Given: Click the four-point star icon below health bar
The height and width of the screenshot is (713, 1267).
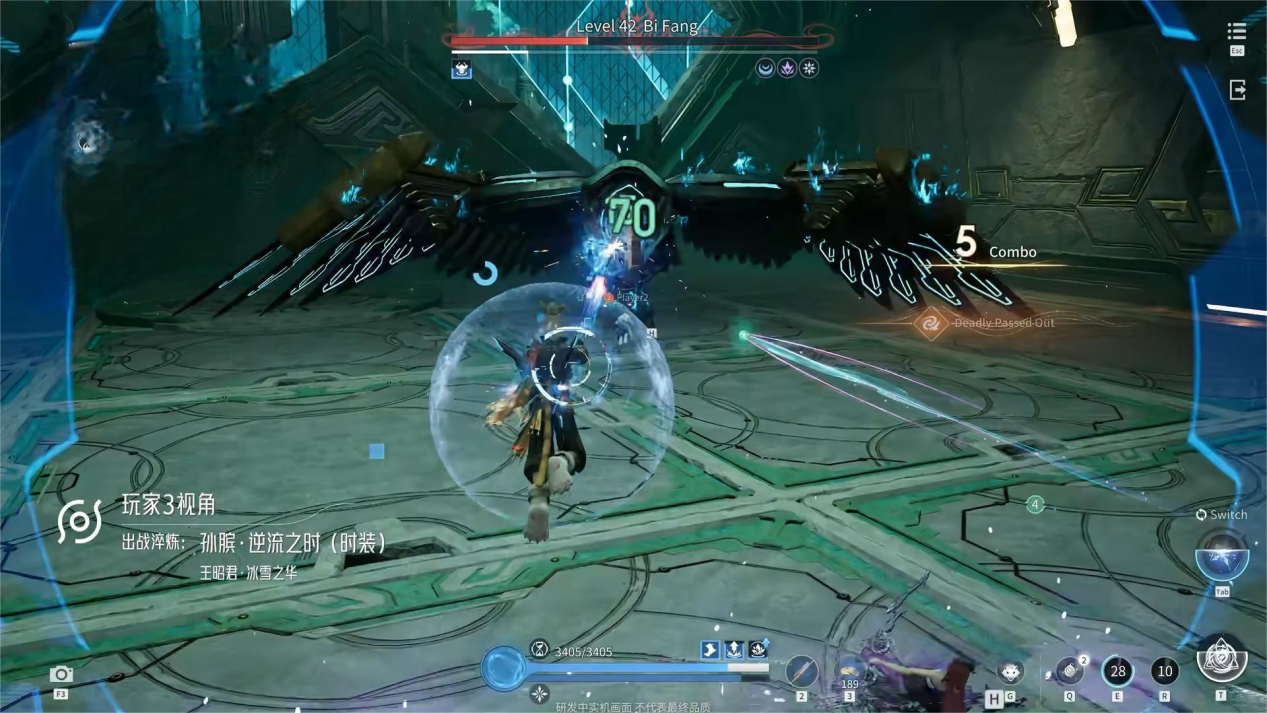Looking at the screenshot, I should pyautogui.click(x=539, y=693).
